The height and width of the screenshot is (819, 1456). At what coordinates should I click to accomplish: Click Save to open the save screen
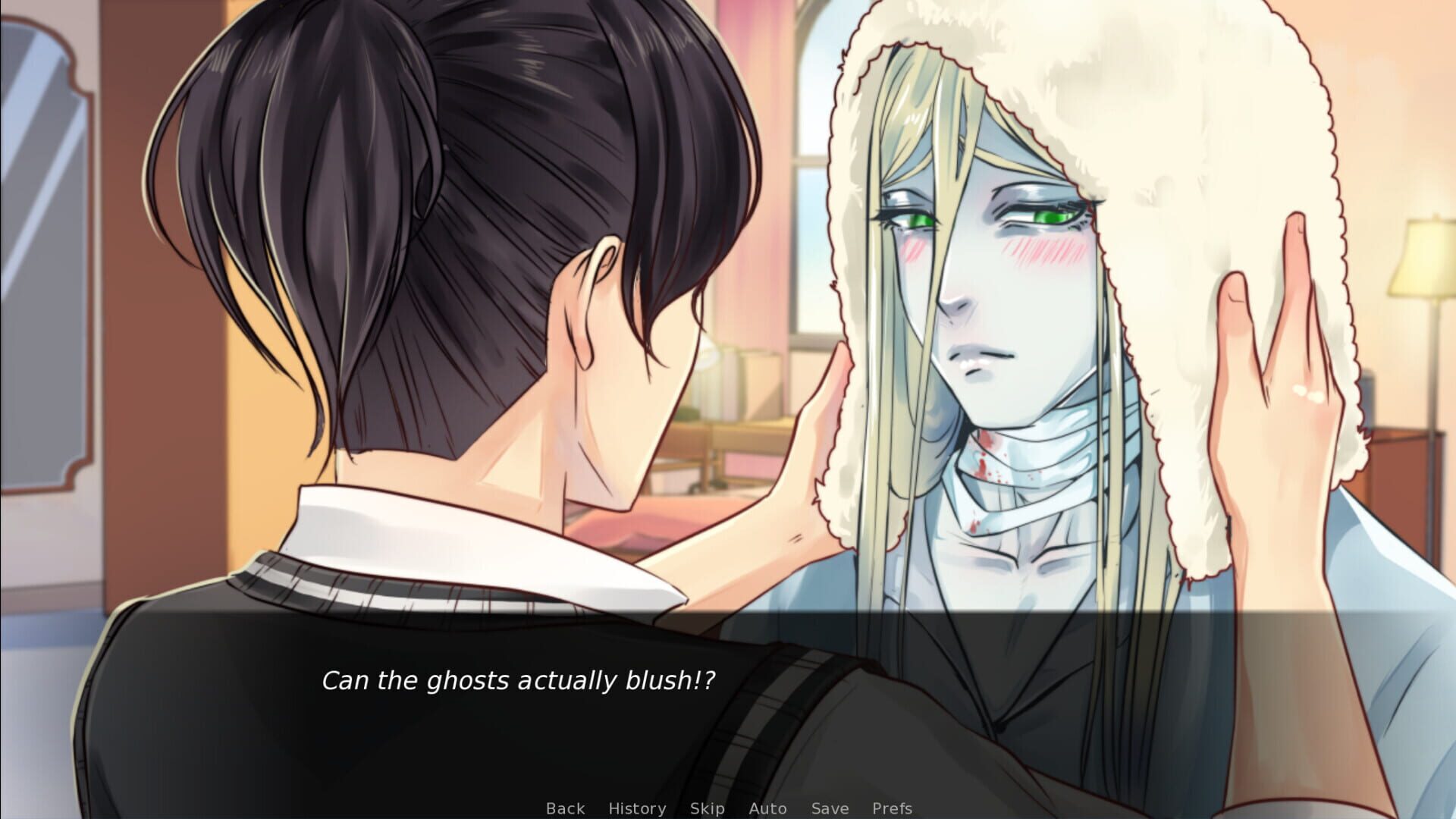click(829, 808)
